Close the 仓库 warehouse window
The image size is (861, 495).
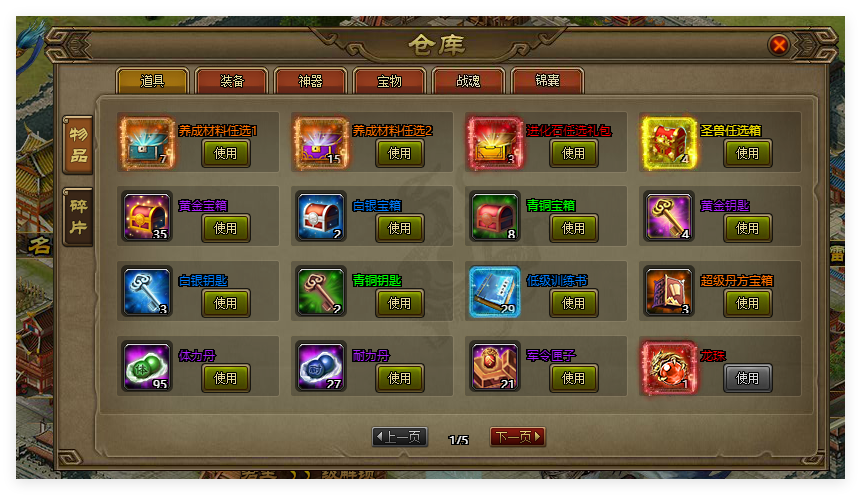(x=778, y=45)
